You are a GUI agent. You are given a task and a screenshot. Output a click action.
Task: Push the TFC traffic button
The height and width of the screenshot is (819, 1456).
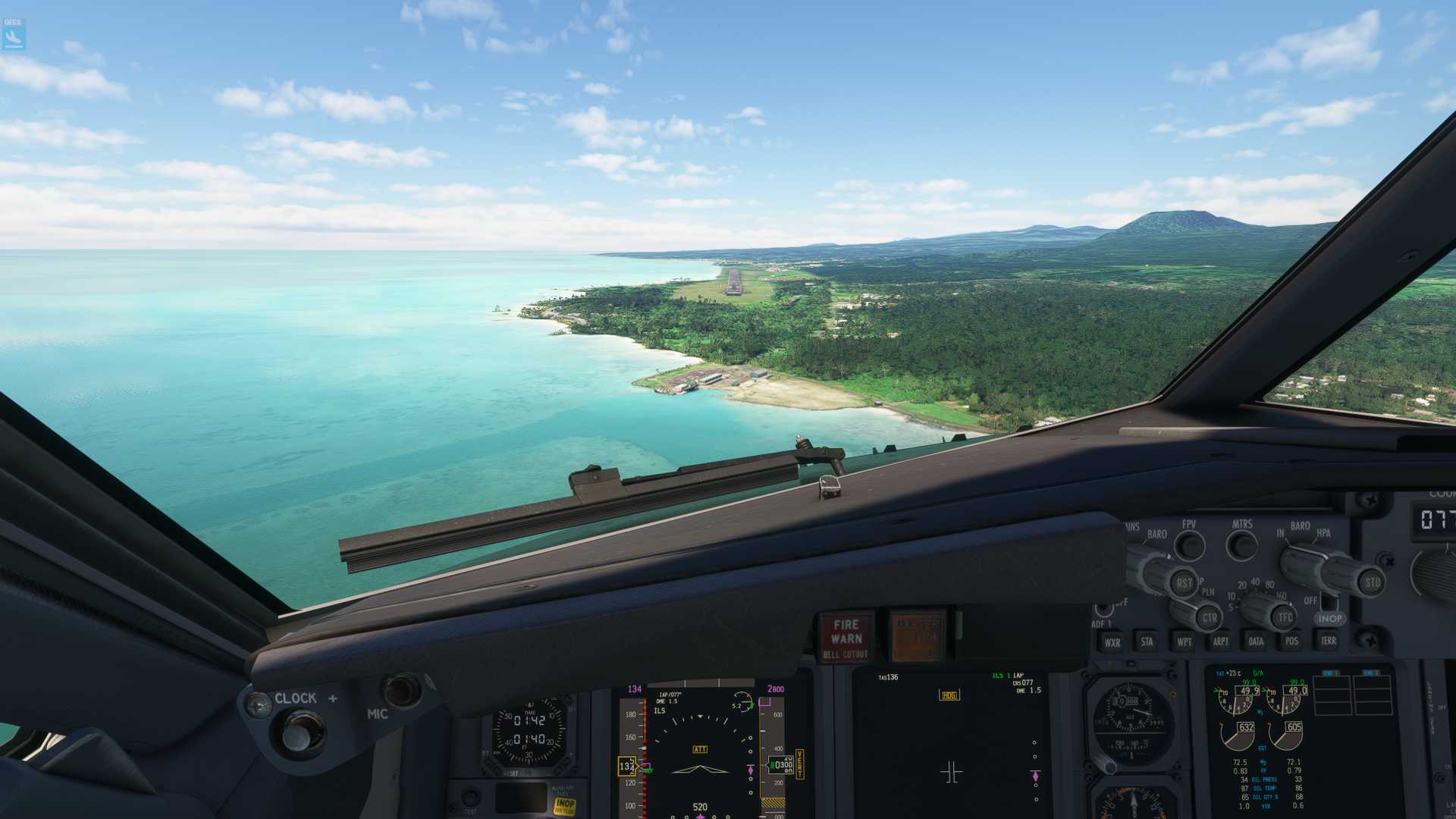pos(1285,617)
